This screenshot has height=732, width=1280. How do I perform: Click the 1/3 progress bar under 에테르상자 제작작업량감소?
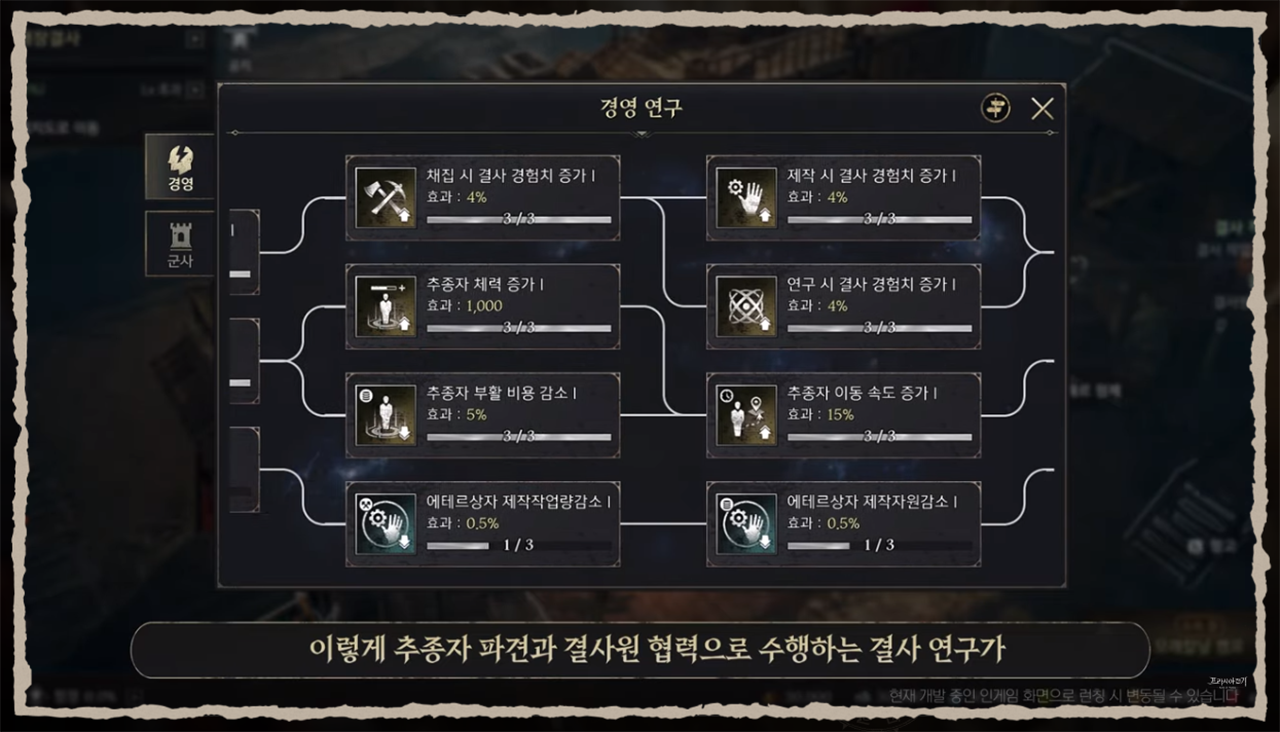520,546
